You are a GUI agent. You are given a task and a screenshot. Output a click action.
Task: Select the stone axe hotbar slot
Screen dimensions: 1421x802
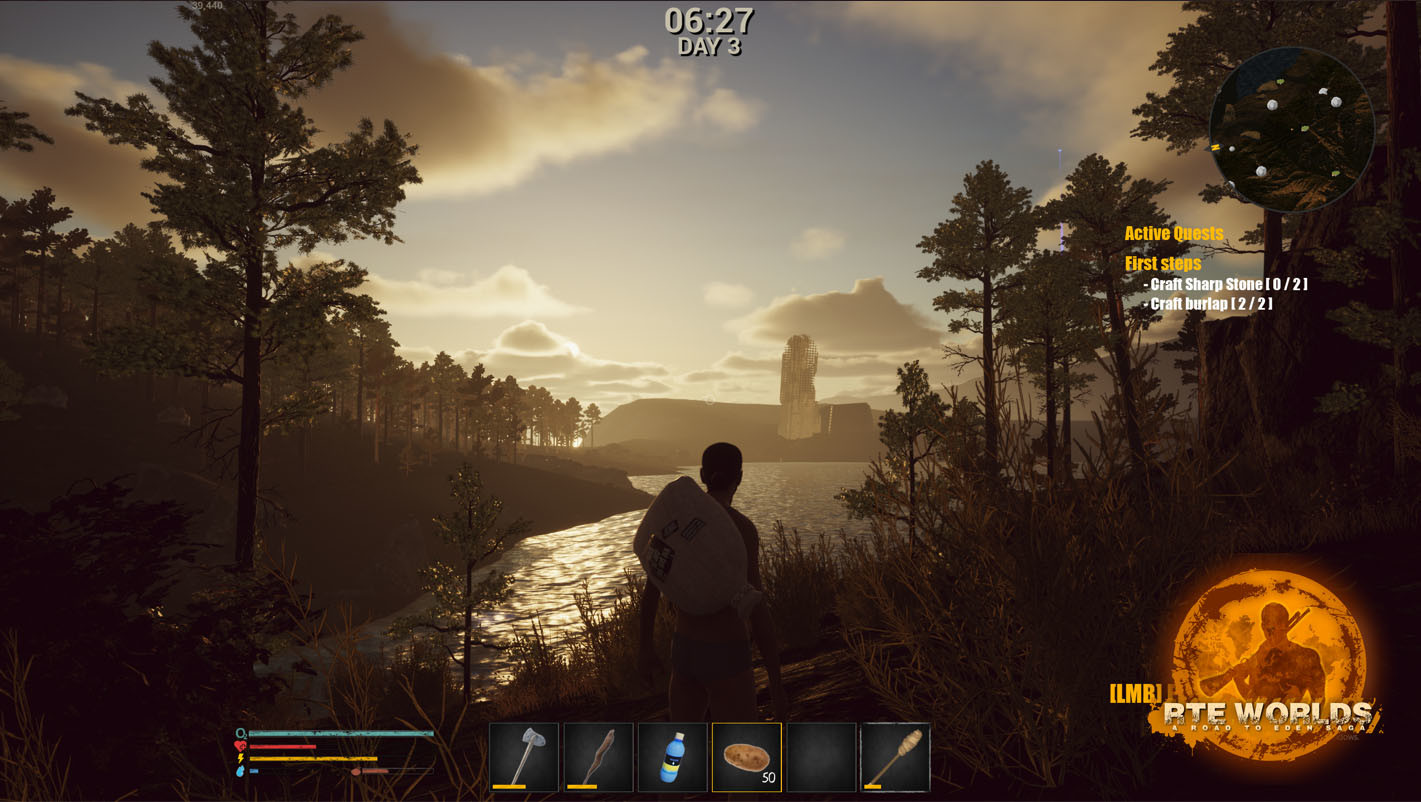524,757
